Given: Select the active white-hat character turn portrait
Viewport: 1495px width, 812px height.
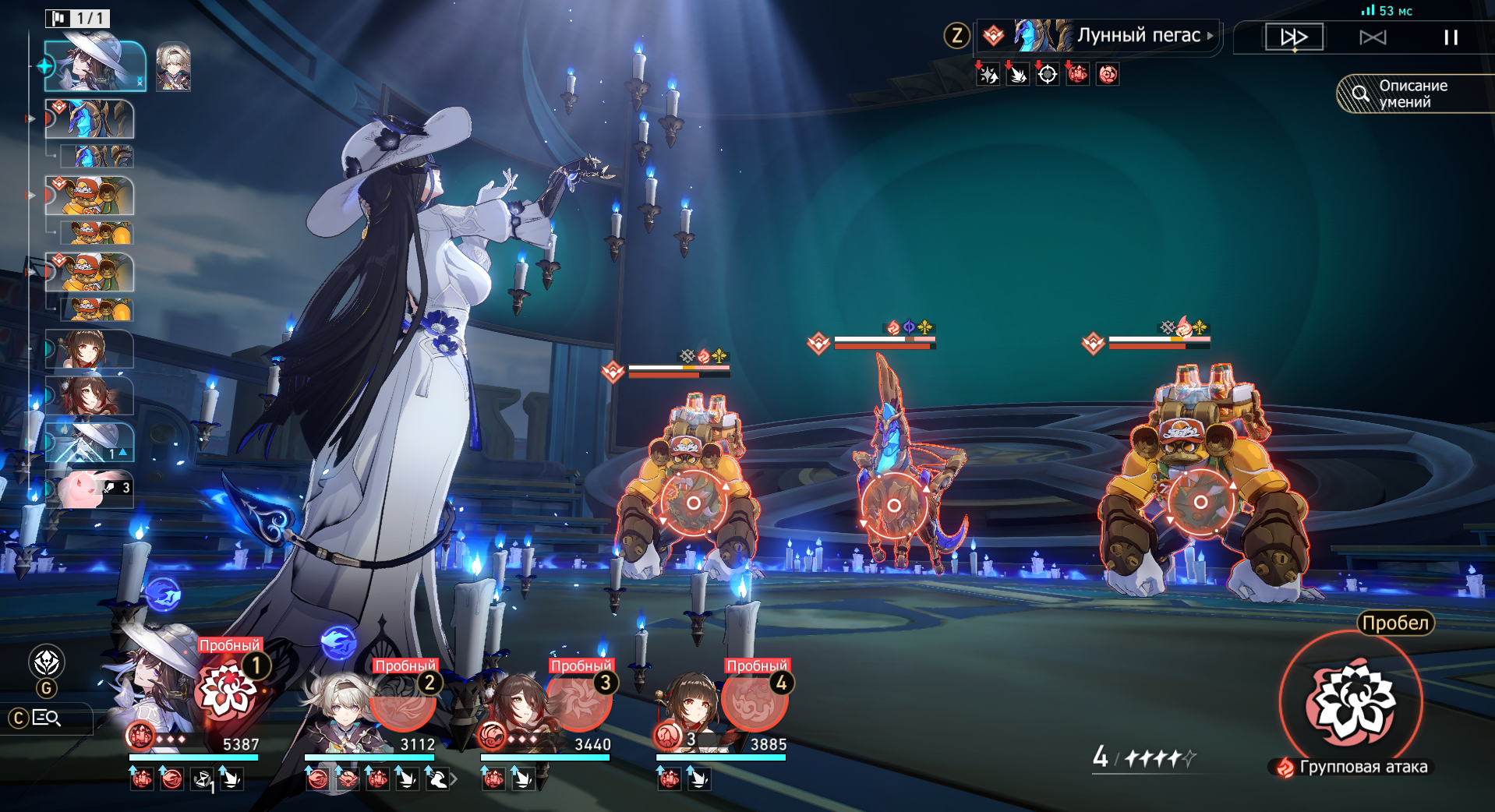Looking at the screenshot, I should [x=95, y=66].
